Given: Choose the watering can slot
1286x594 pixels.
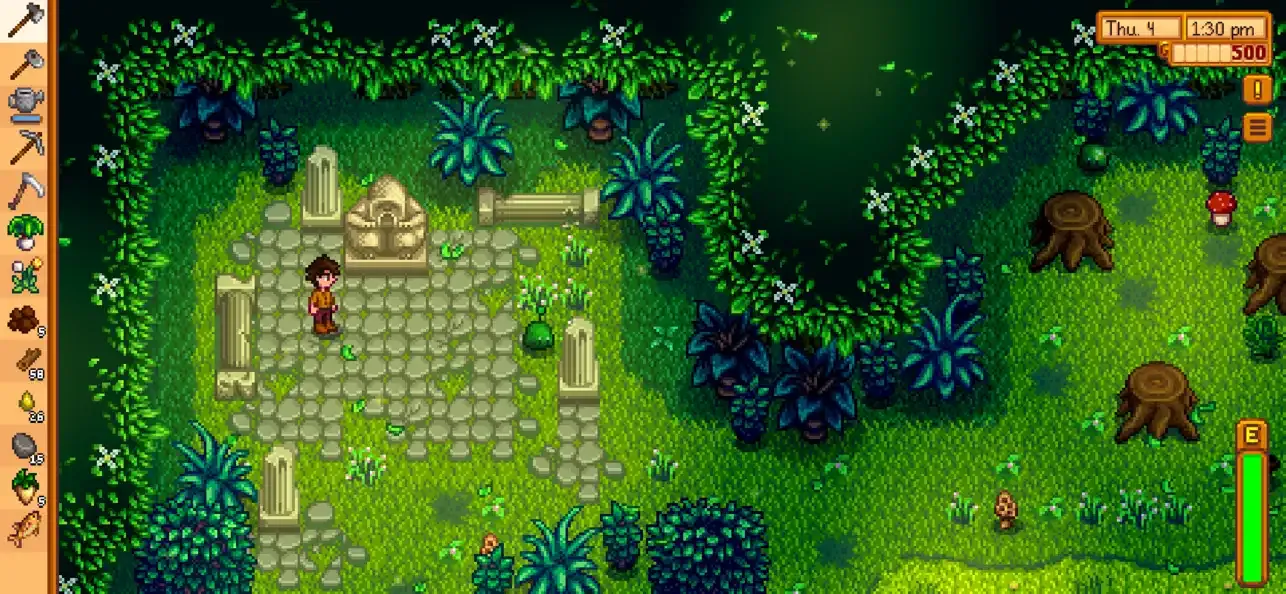Looking at the screenshot, I should (x=24, y=104).
